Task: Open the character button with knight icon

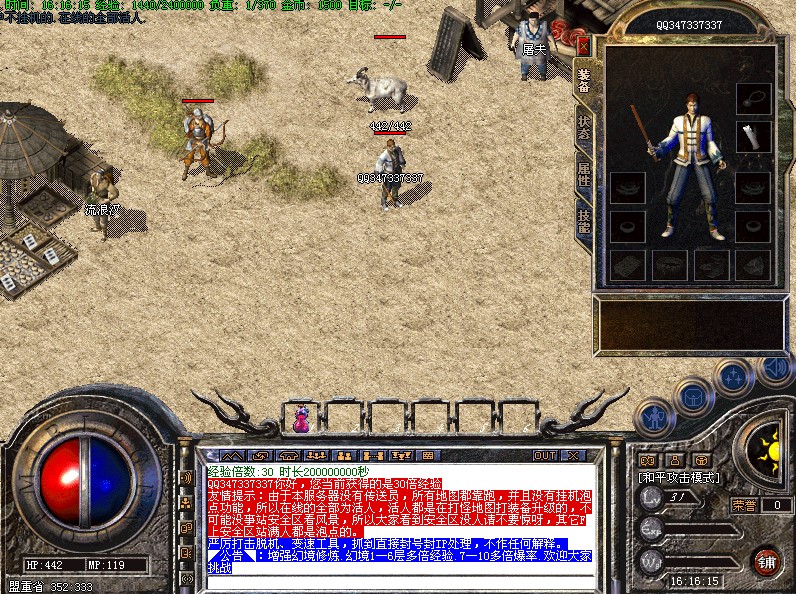Action: [654, 415]
